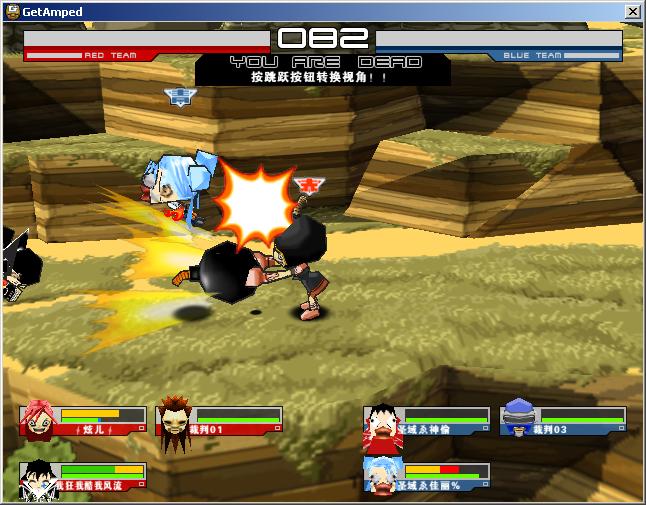Image resolution: width=646 pixels, height=505 pixels.
Task: Choose the blue team portrait with red scarf
Action: (x=380, y=420)
